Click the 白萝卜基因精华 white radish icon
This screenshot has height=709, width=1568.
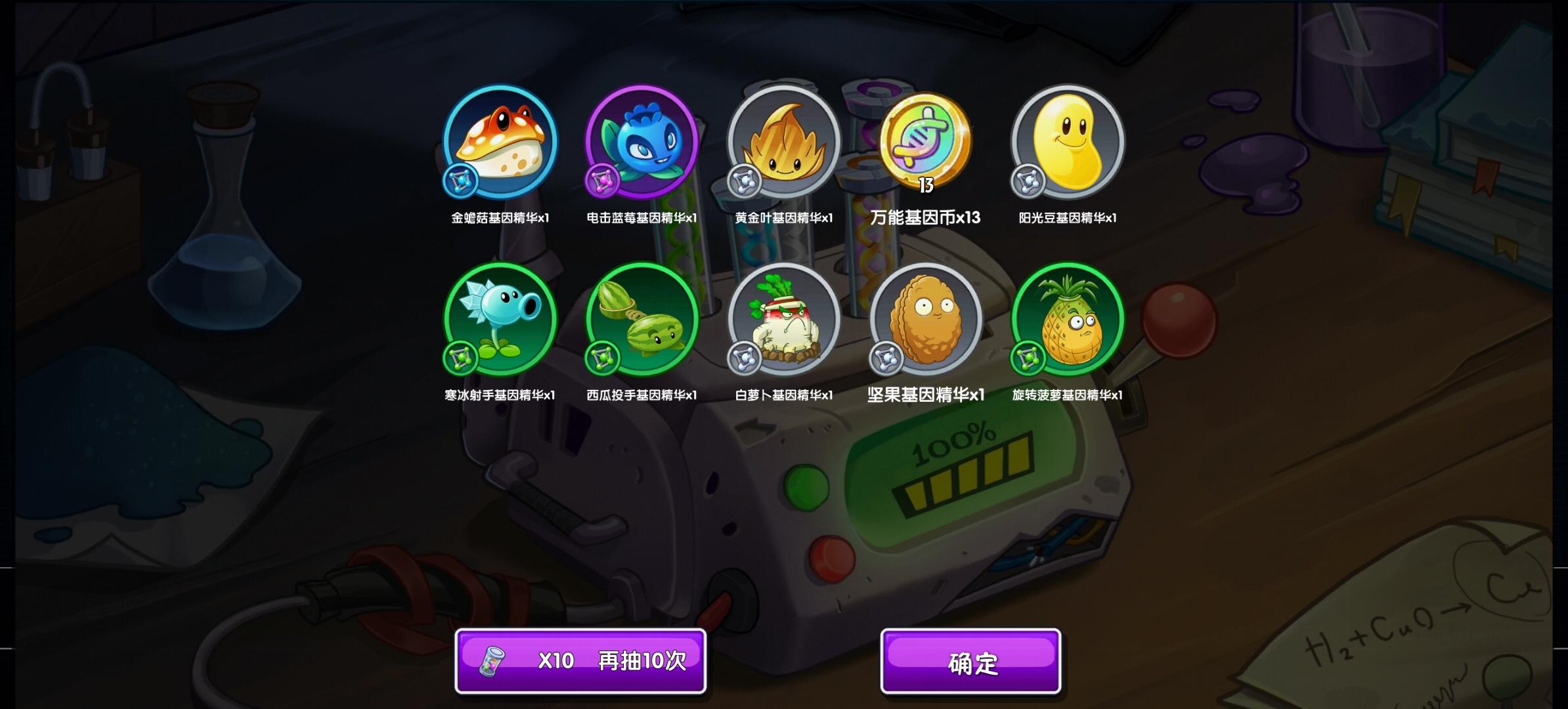(784, 320)
